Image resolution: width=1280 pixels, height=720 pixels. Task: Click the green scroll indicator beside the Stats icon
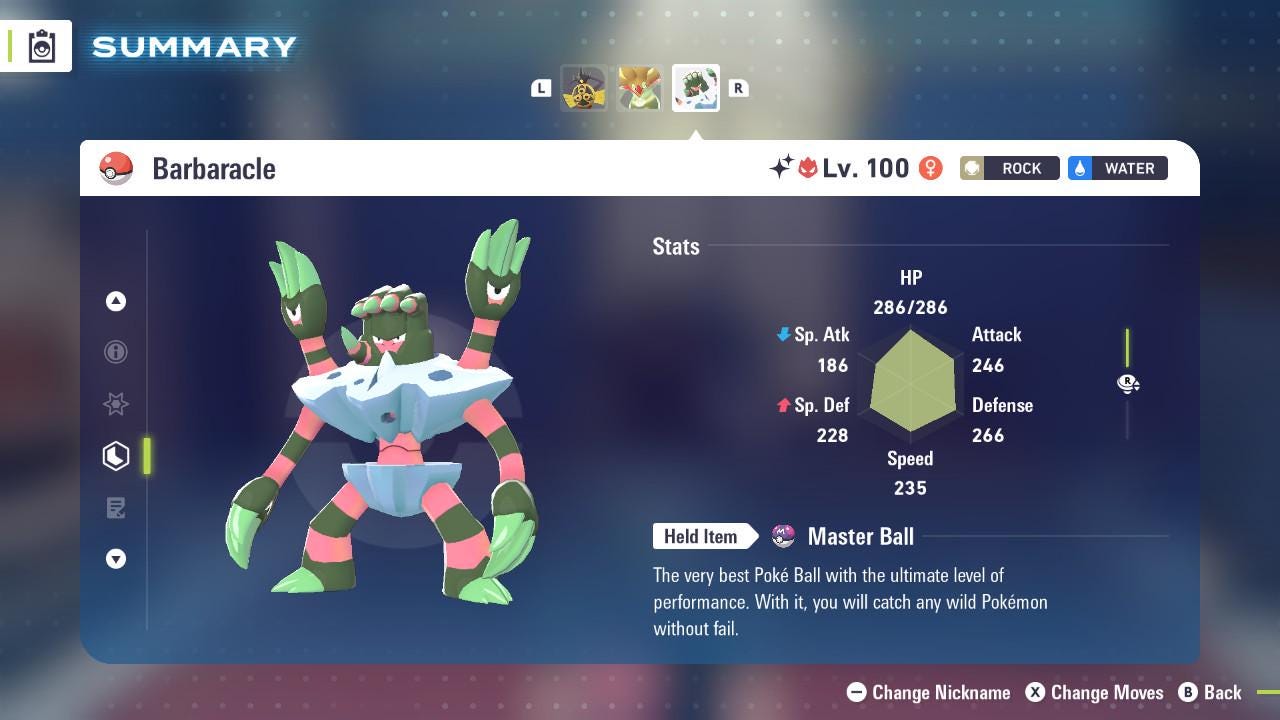tap(147, 456)
